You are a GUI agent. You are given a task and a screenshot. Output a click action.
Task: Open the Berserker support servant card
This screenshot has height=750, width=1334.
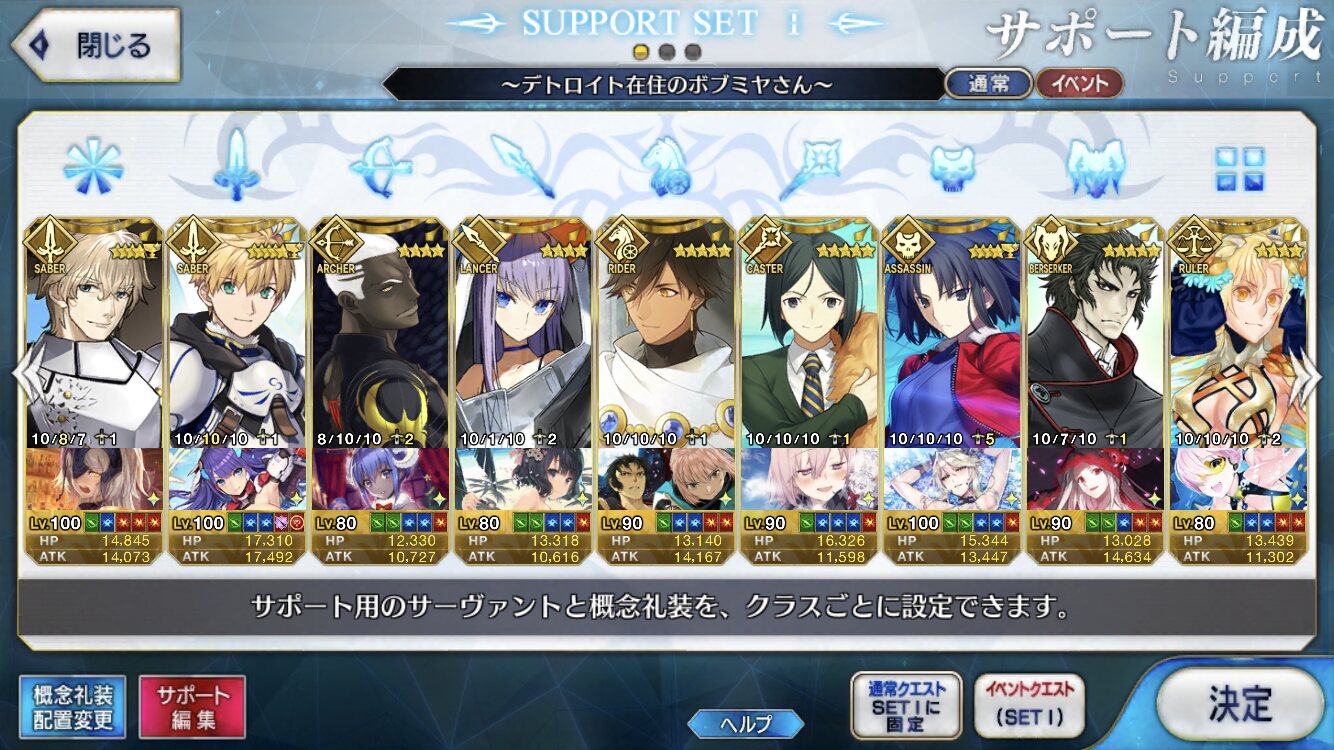(1094, 390)
